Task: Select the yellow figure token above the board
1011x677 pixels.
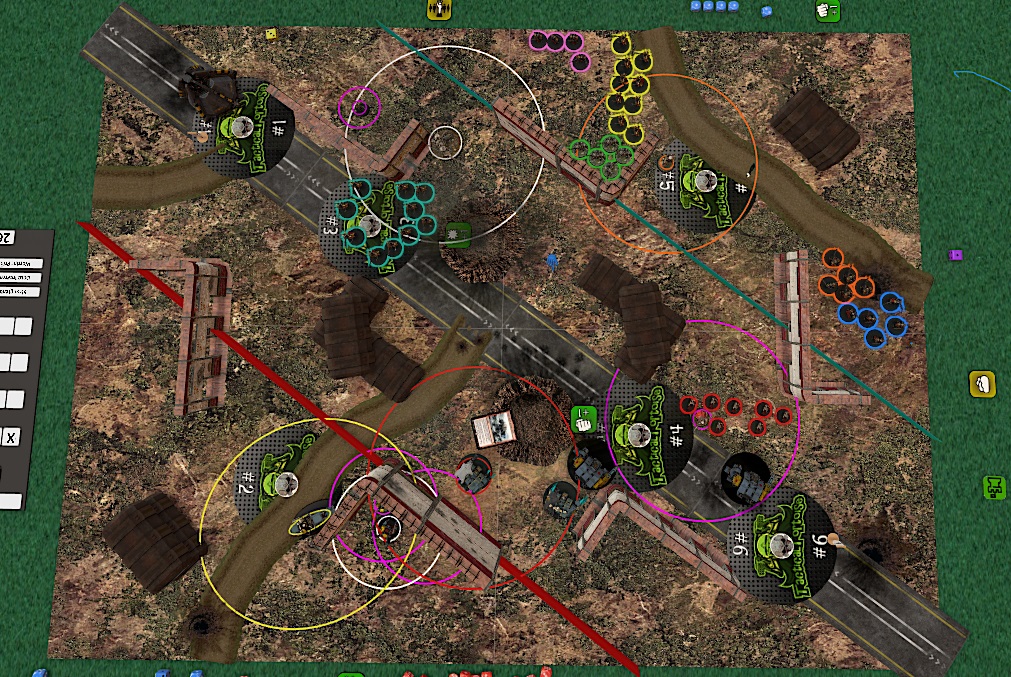Action: [x=438, y=9]
